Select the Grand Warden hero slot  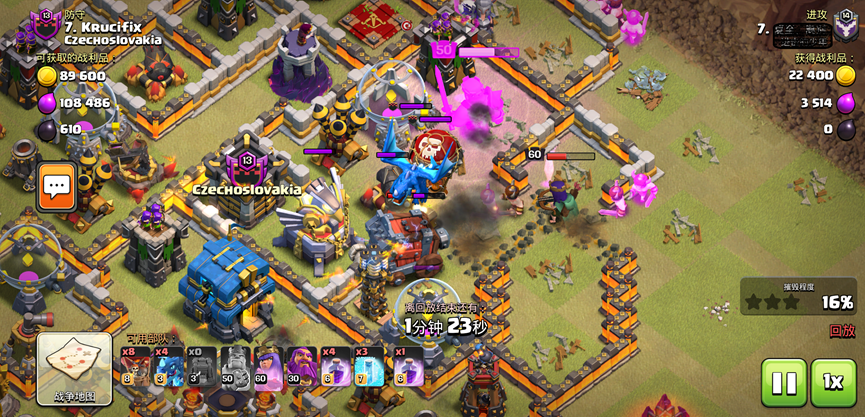tap(301, 367)
